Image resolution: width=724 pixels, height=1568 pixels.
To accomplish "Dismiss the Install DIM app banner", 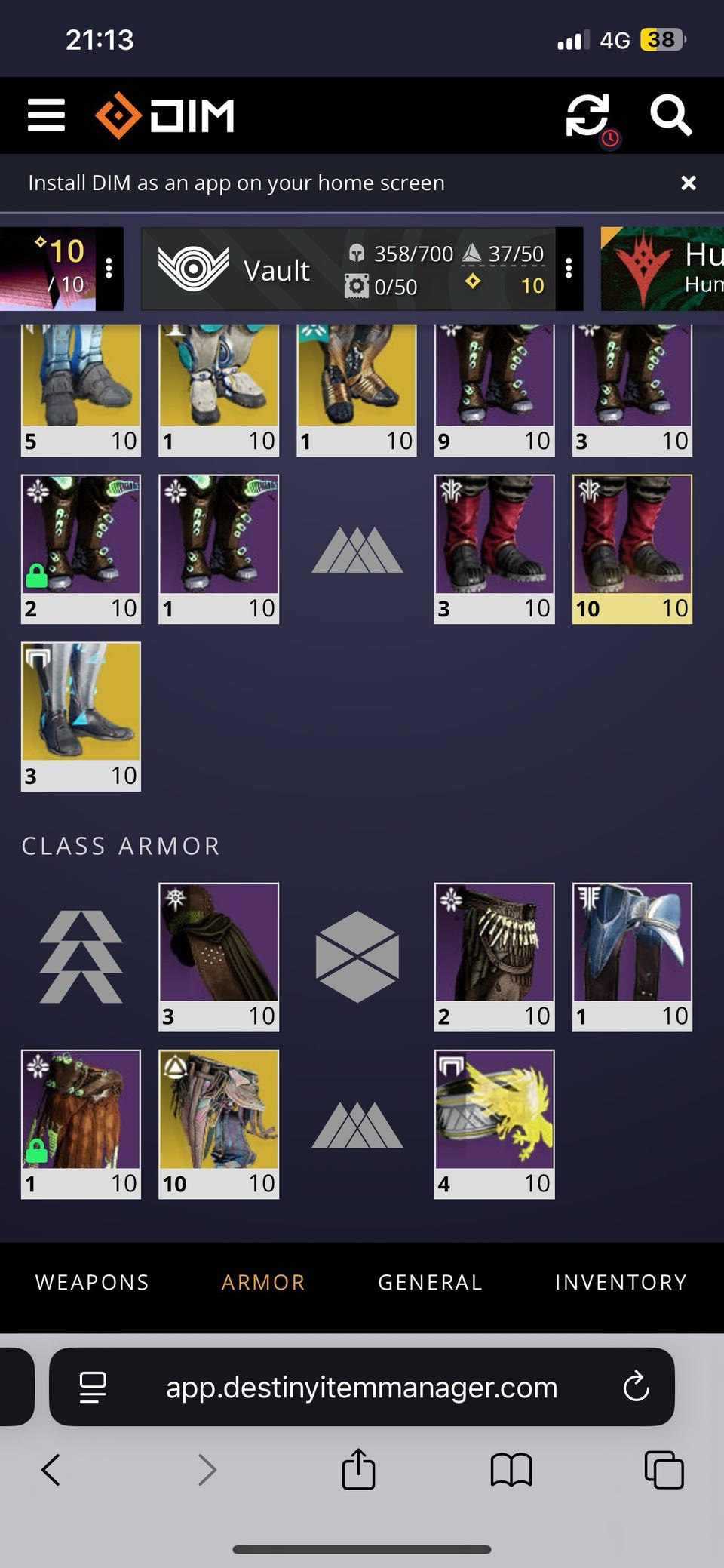I will point(688,183).
